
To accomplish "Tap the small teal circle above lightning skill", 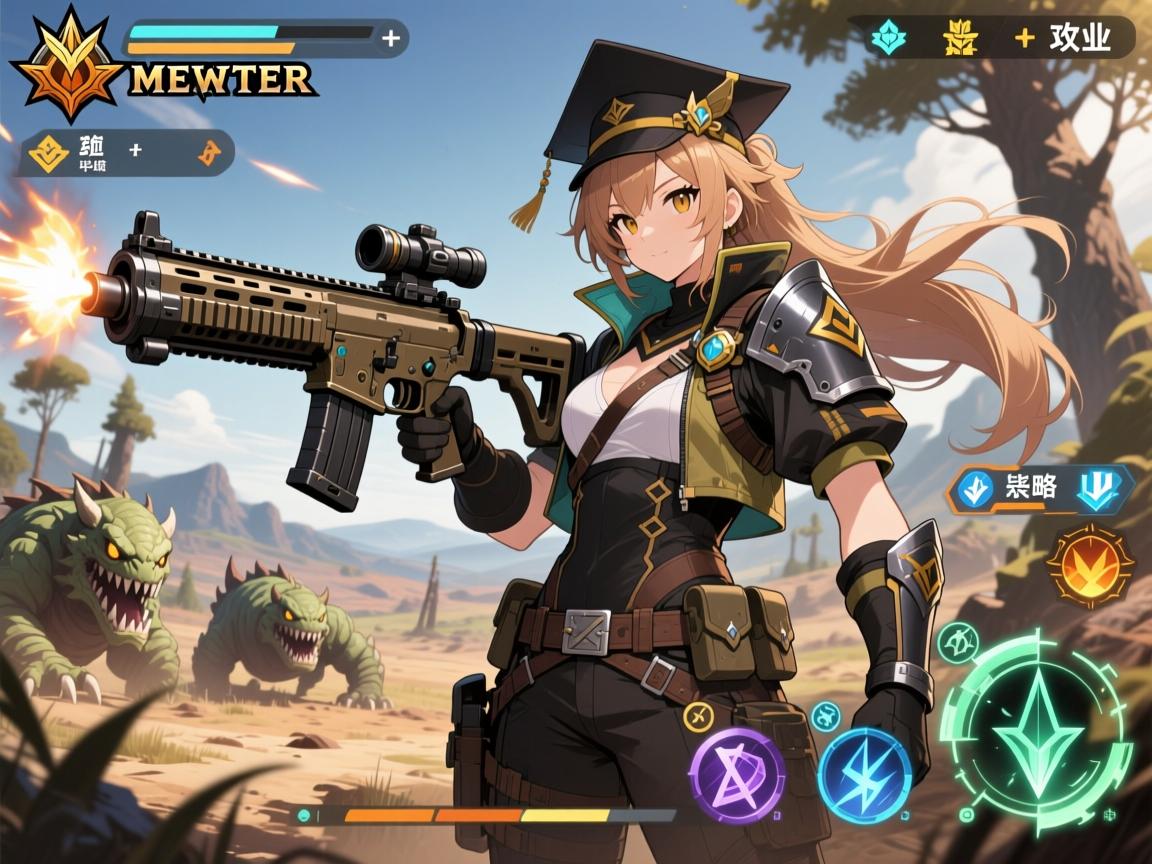I will [825, 714].
